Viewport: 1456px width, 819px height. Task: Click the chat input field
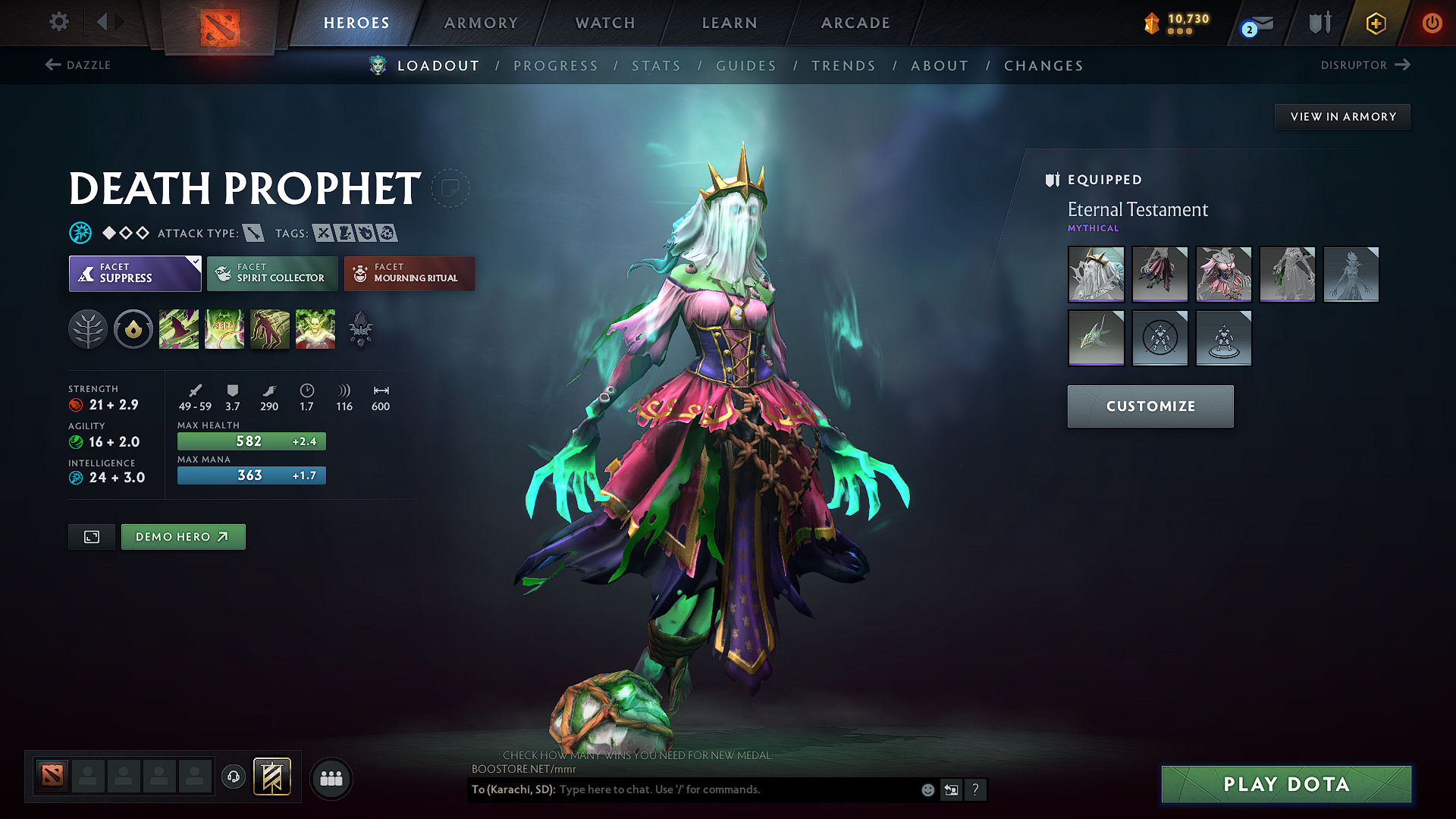click(x=736, y=789)
